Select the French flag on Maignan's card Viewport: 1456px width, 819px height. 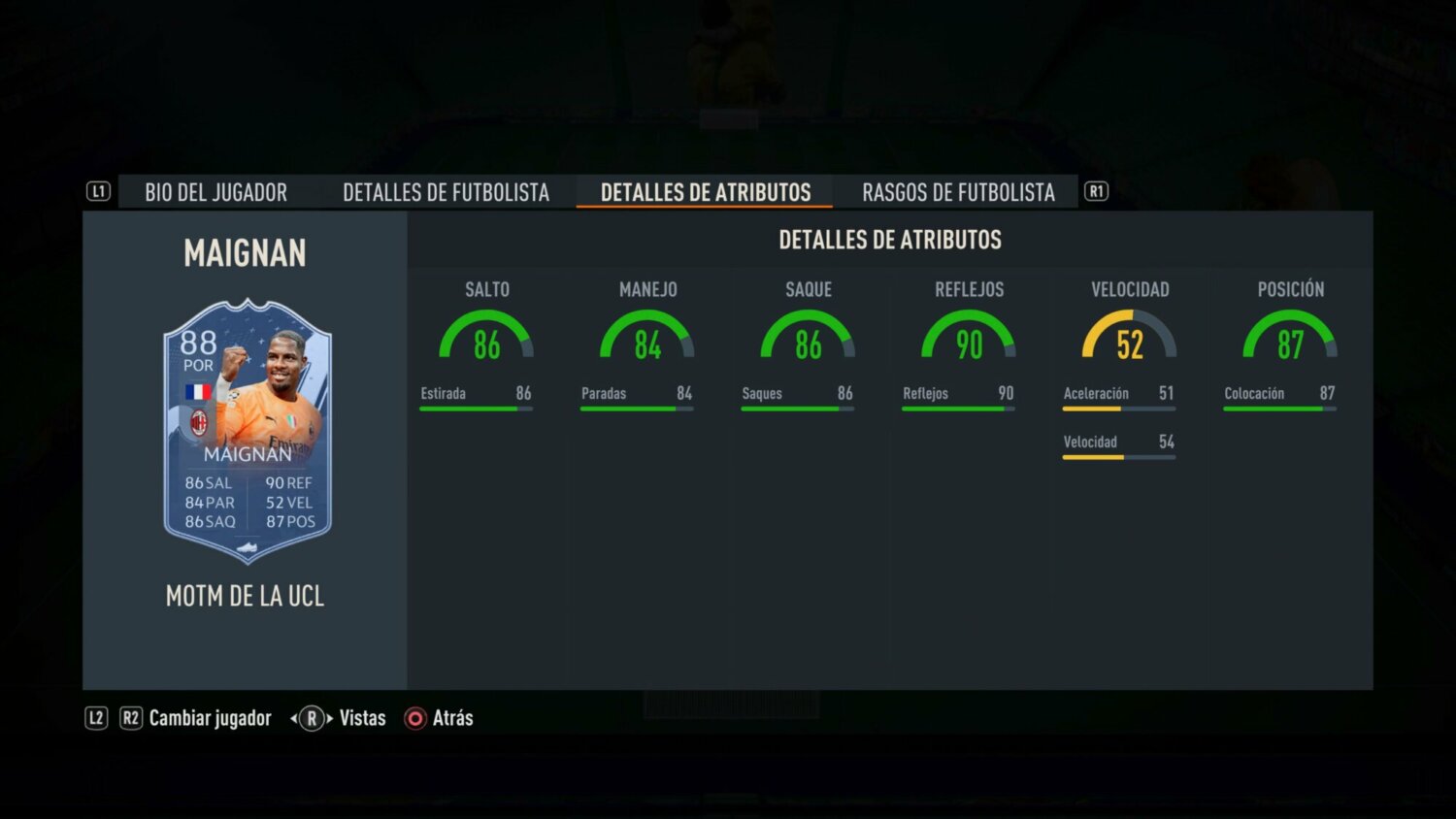coord(198,390)
